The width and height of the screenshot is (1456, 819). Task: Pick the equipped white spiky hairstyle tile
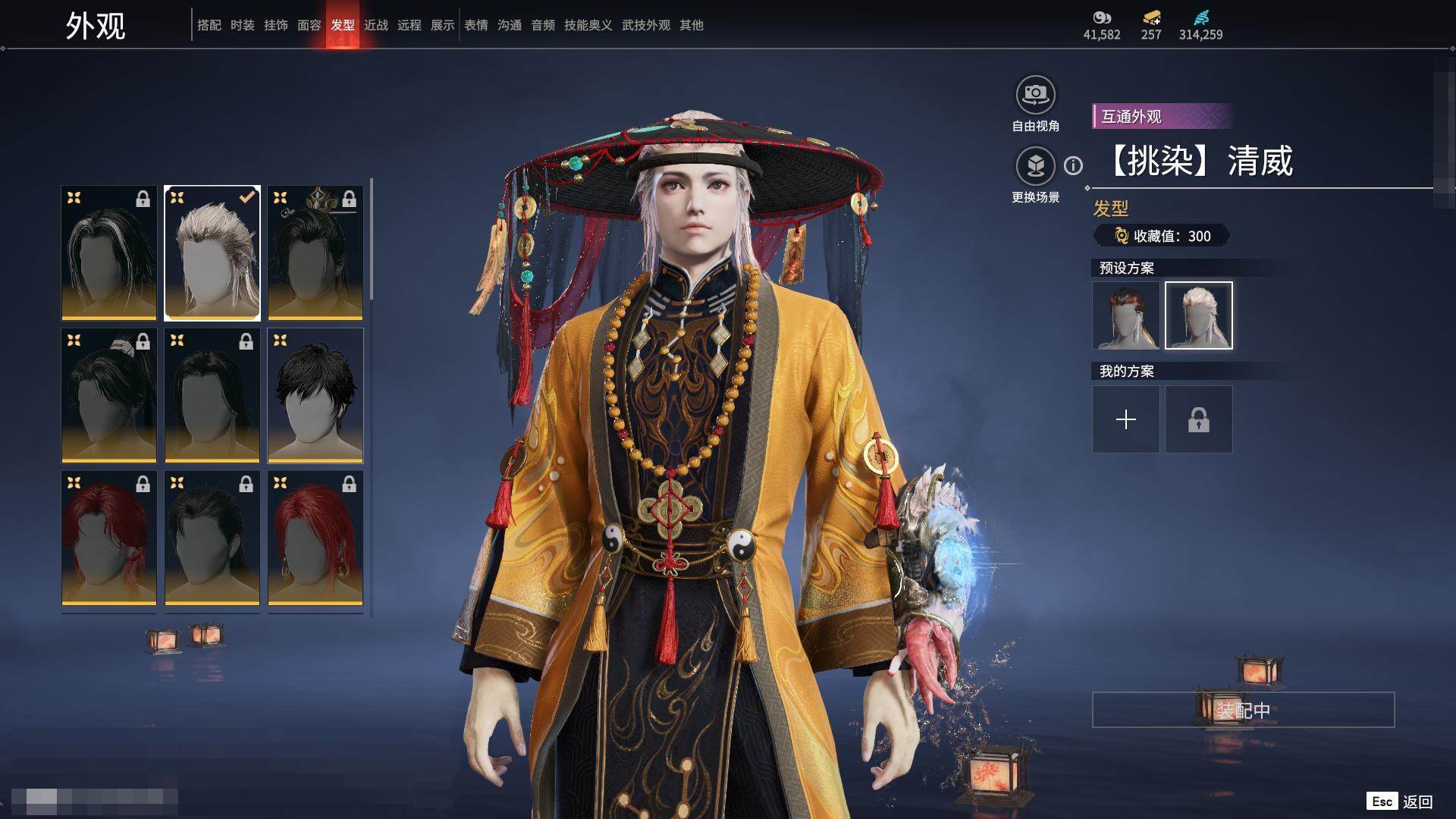pyautogui.click(x=212, y=253)
